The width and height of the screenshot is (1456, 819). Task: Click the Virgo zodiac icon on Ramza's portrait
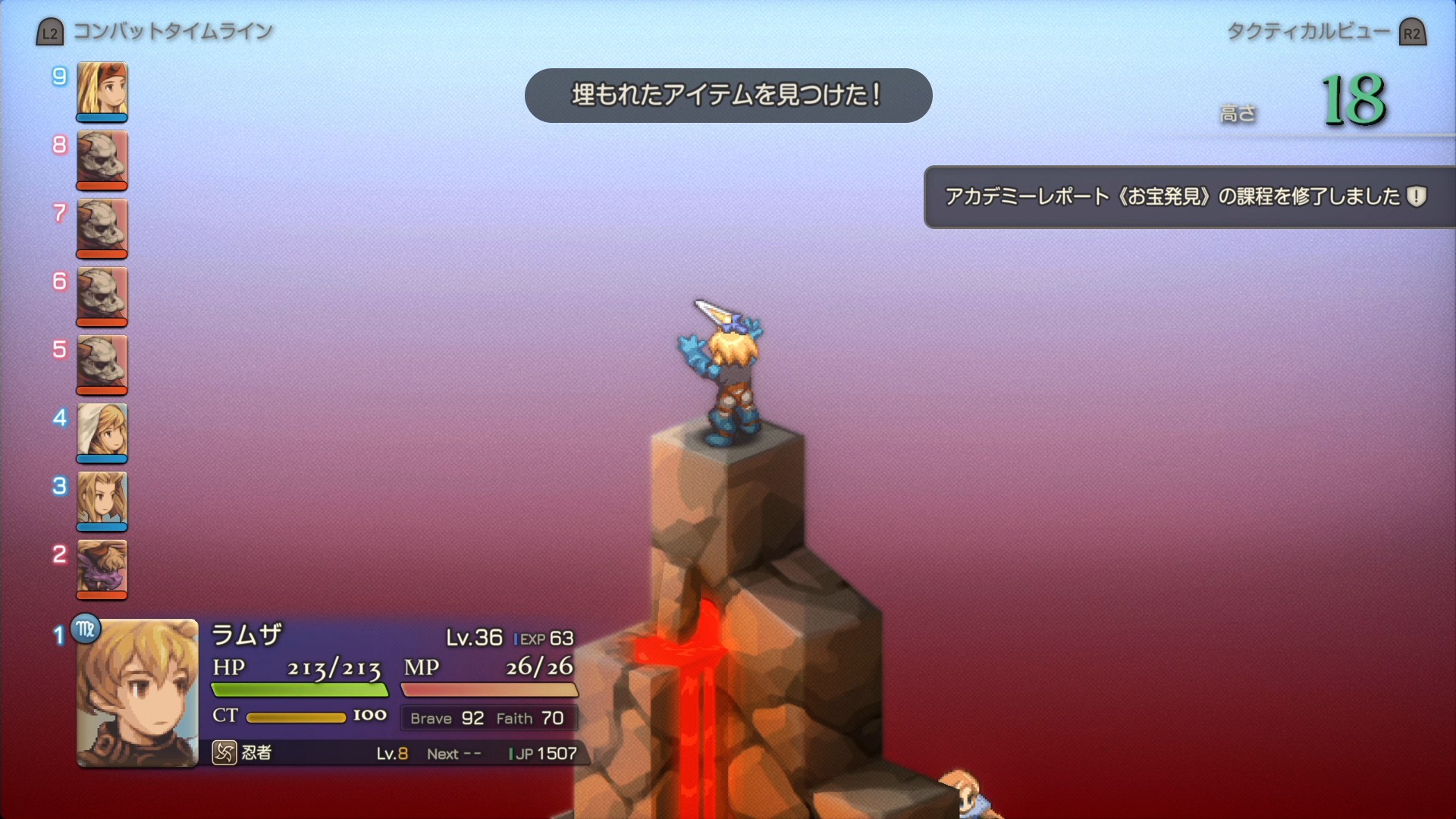coord(86,629)
